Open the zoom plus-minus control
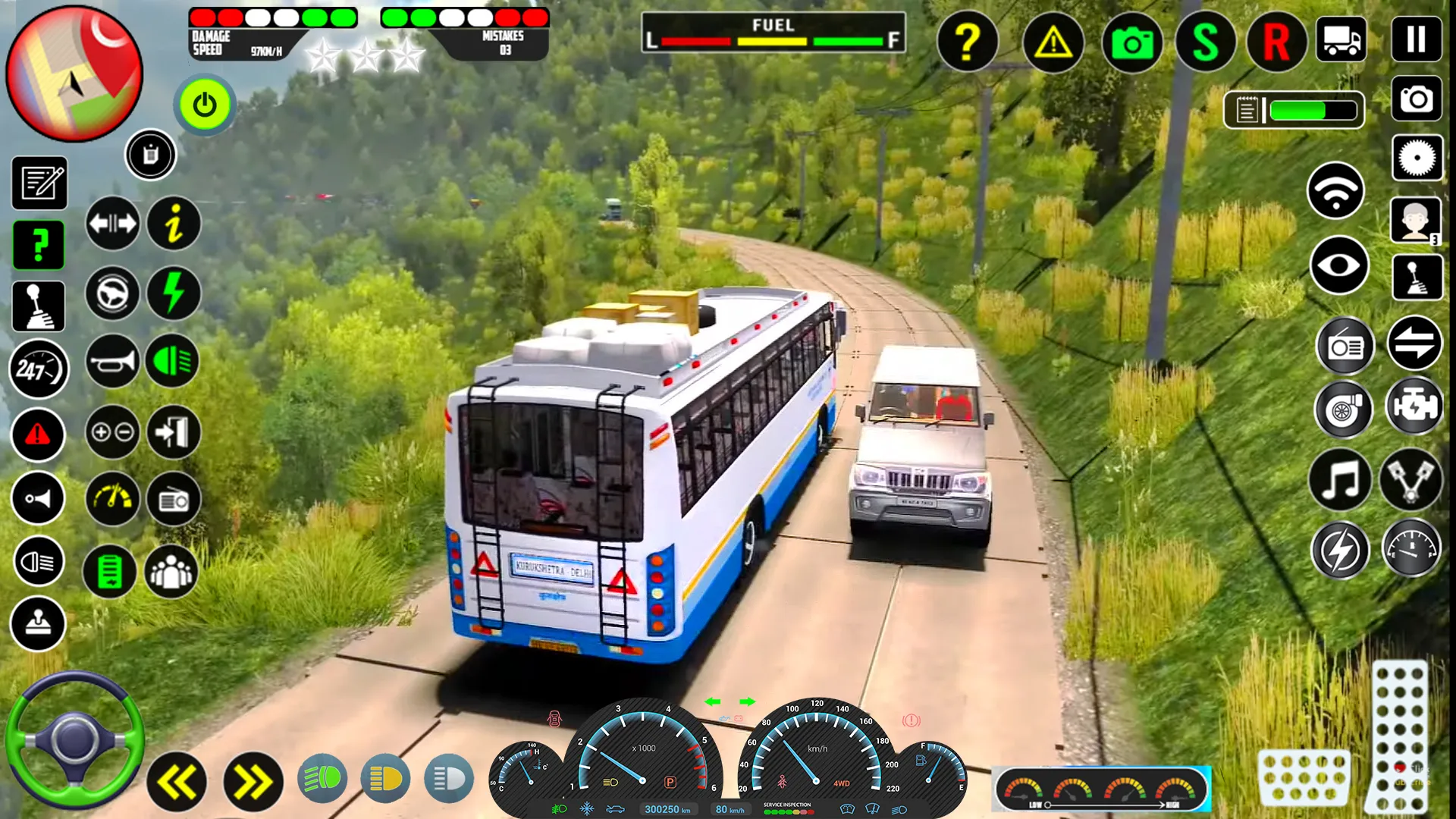 click(112, 433)
